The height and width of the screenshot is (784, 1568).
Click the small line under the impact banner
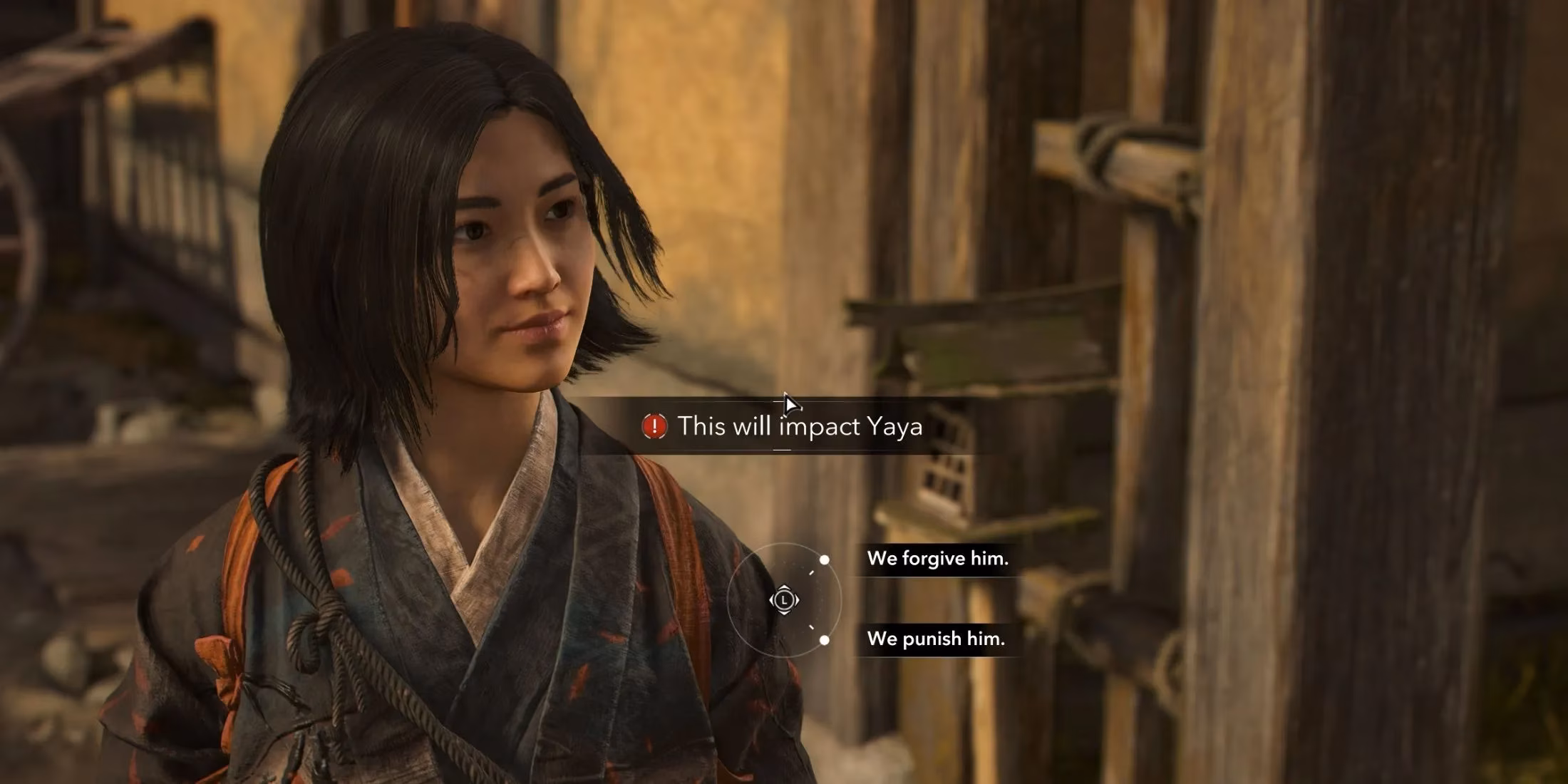(x=780, y=449)
